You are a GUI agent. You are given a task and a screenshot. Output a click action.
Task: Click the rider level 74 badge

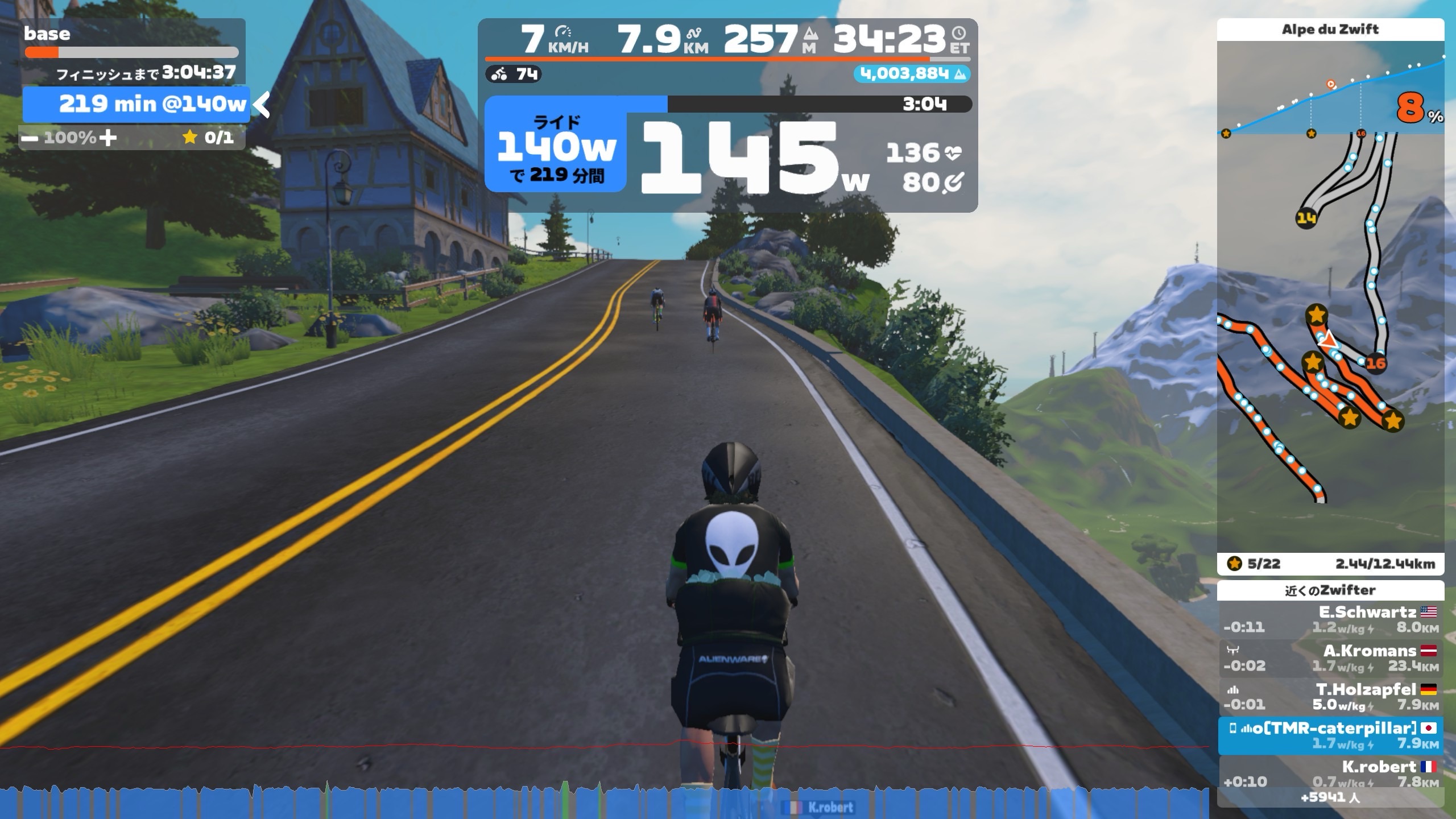coord(514,74)
